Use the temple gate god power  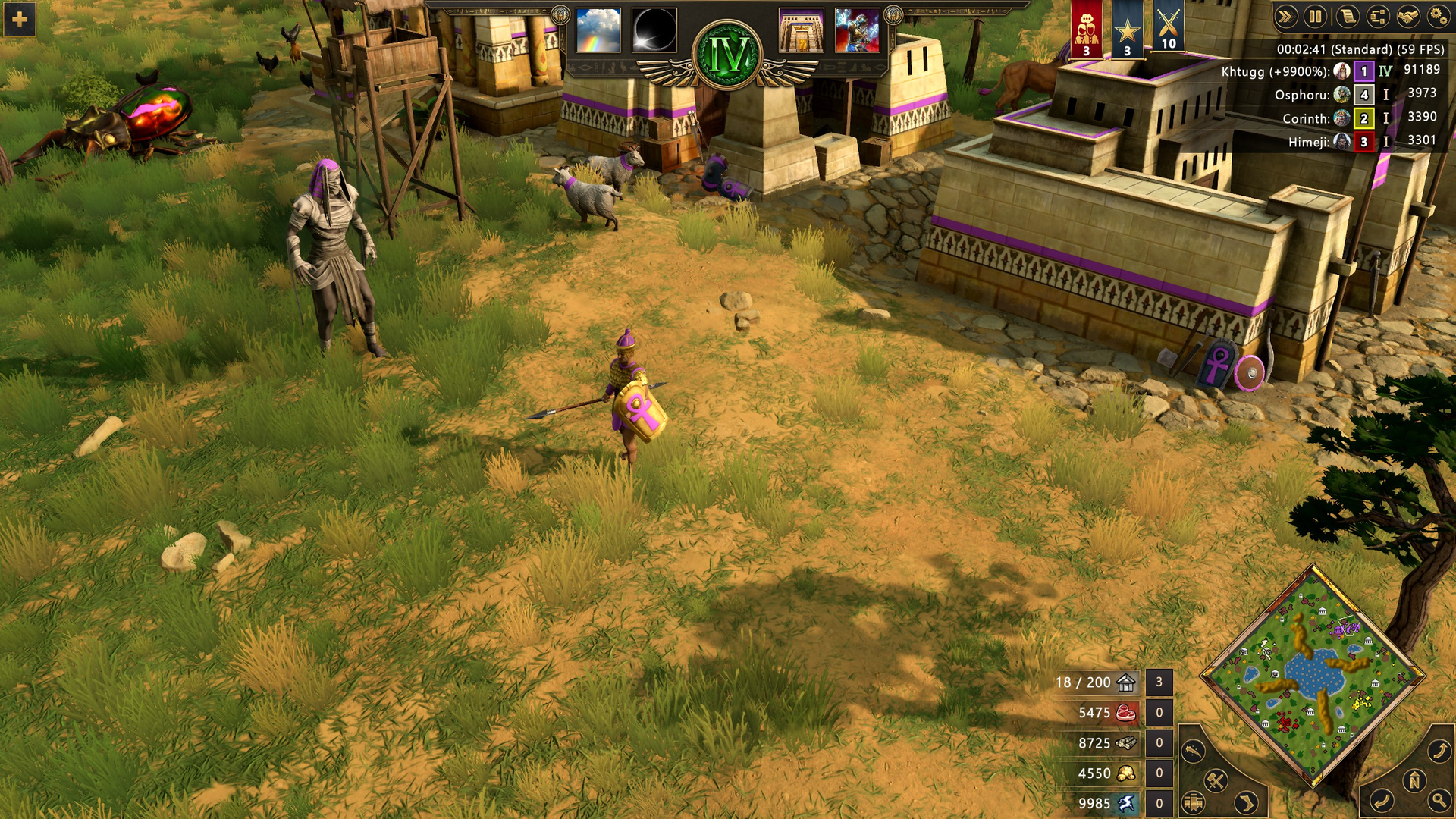(801, 30)
